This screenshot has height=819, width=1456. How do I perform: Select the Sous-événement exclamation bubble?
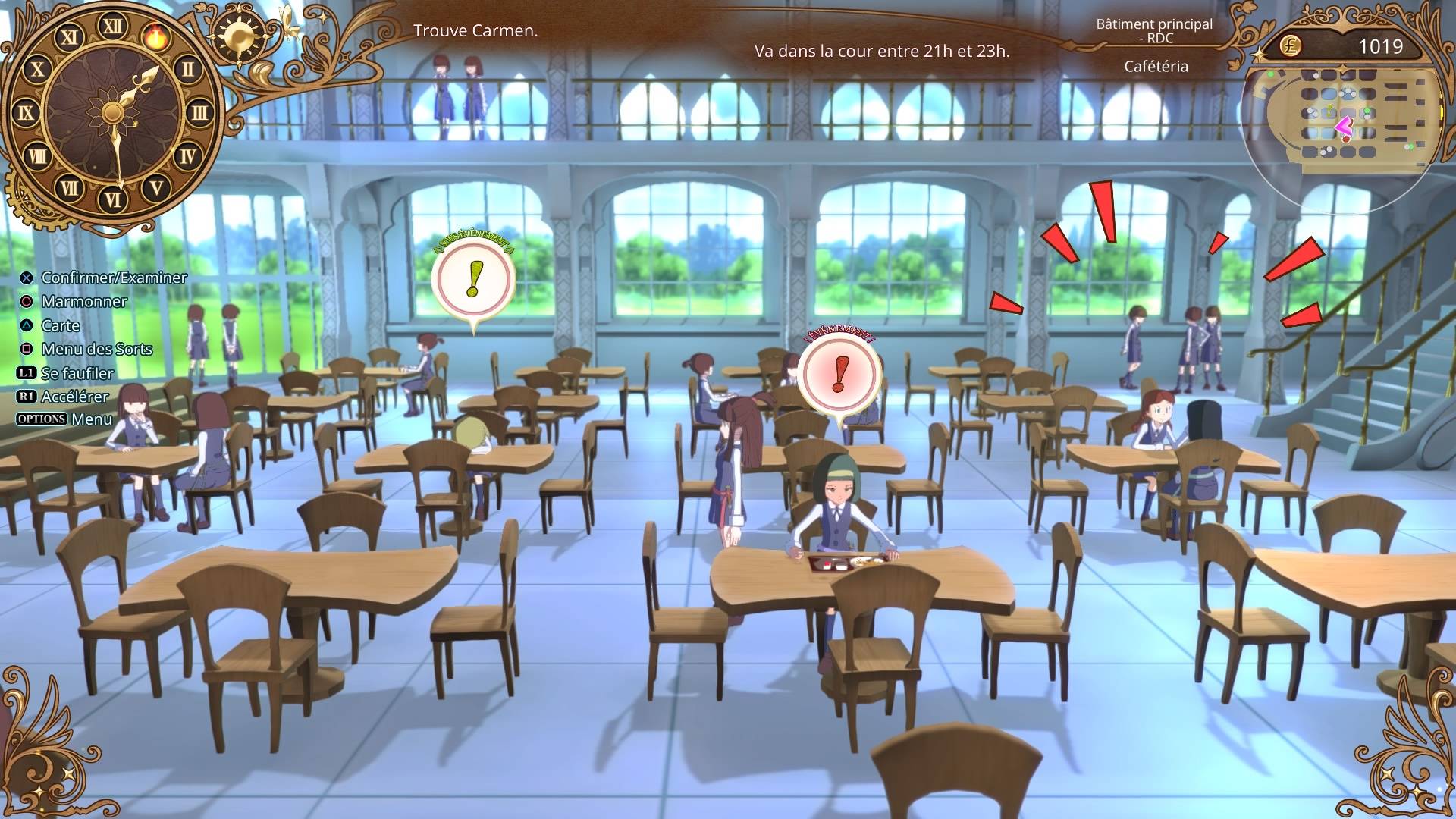point(474,279)
